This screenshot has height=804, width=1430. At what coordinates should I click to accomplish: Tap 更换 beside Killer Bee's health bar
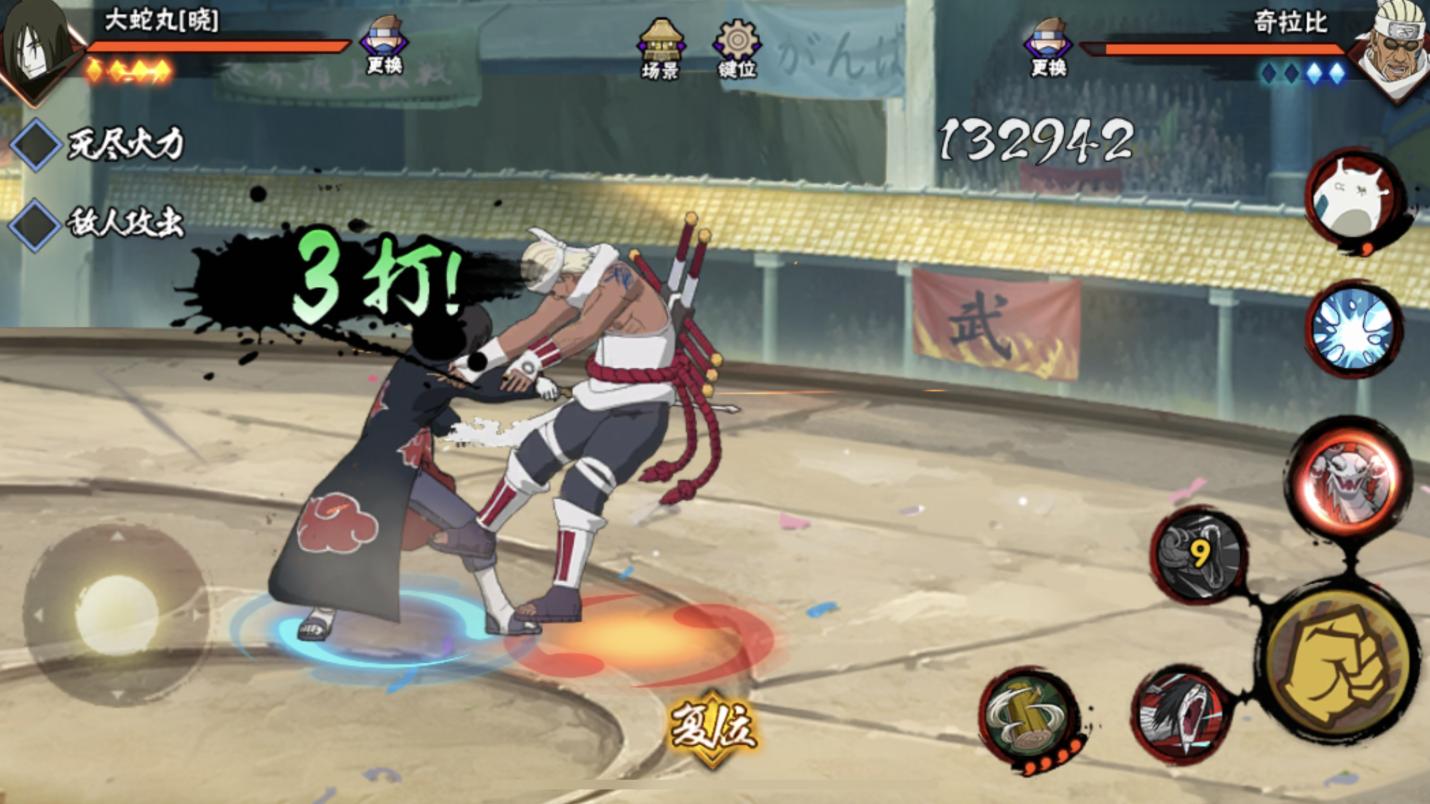(1048, 46)
